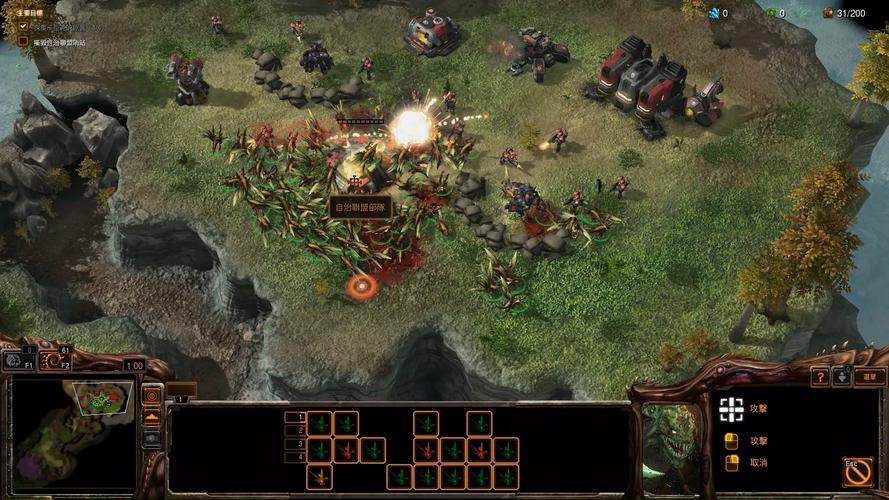Select the F1 unit group button
Screen dimensions: 889x500
[x=17, y=360]
